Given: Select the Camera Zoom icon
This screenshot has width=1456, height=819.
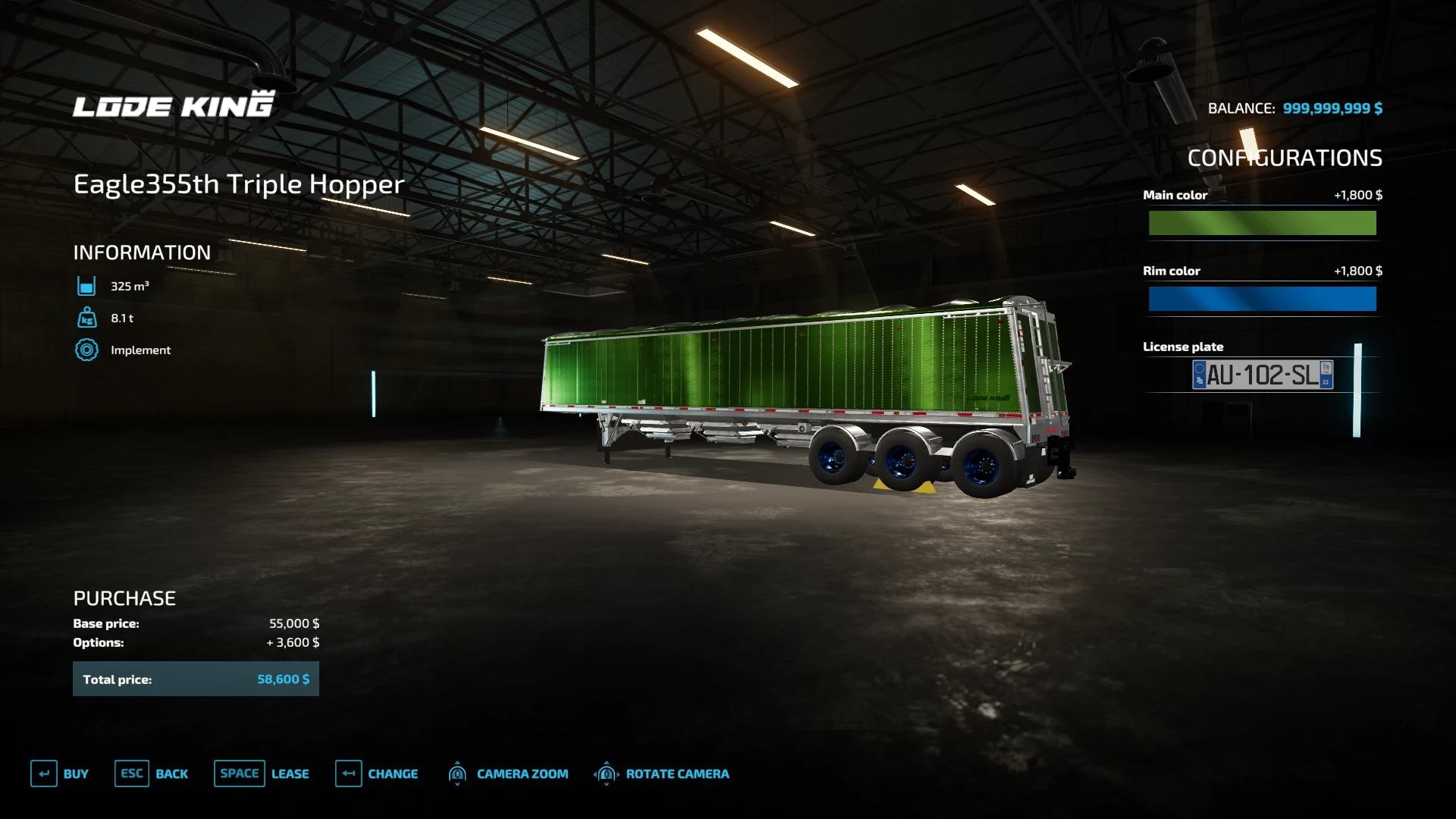Looking at the screenshot, I should (458, 773).
